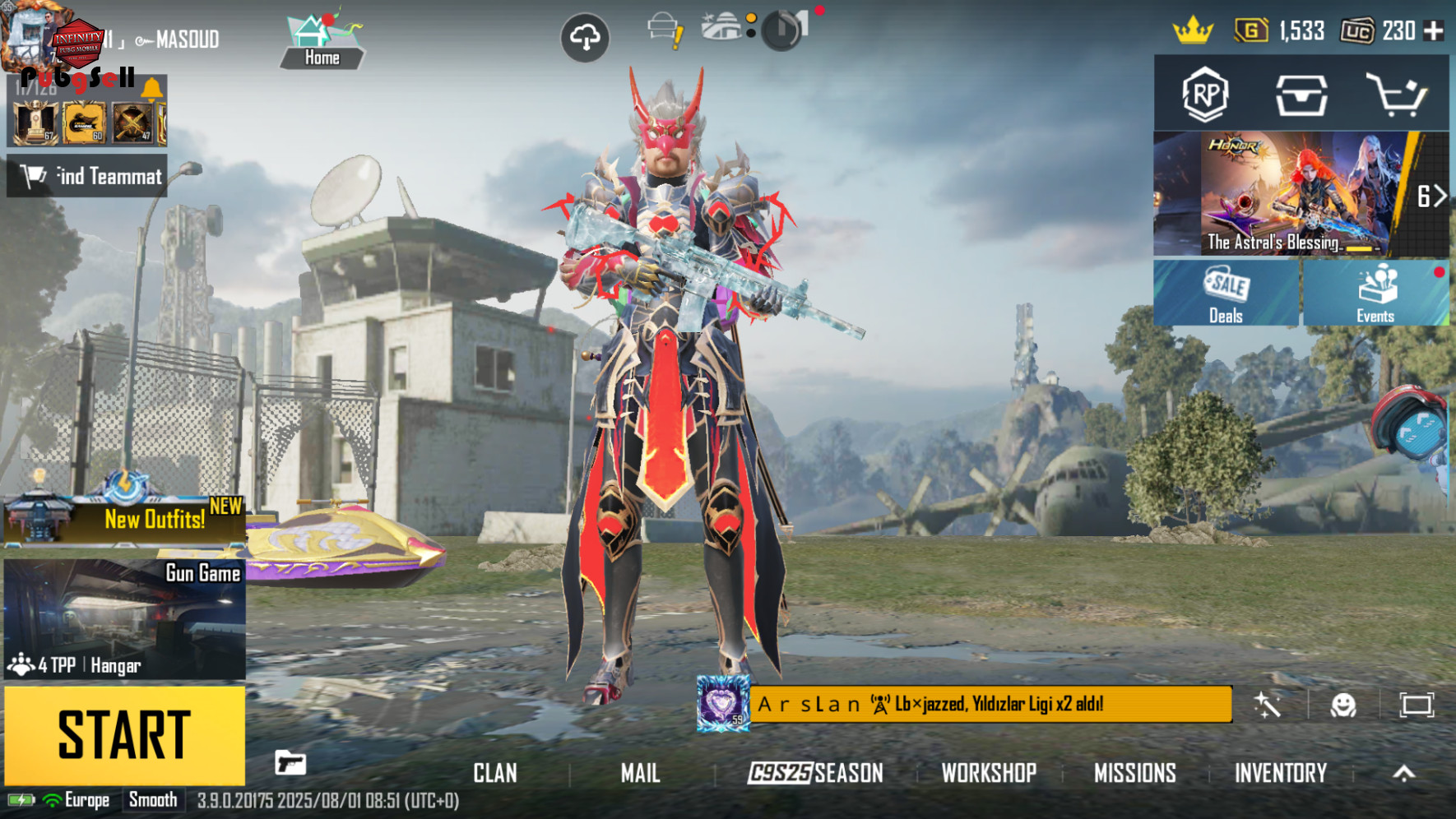Add UC with the plus button

pos(1434,31)
